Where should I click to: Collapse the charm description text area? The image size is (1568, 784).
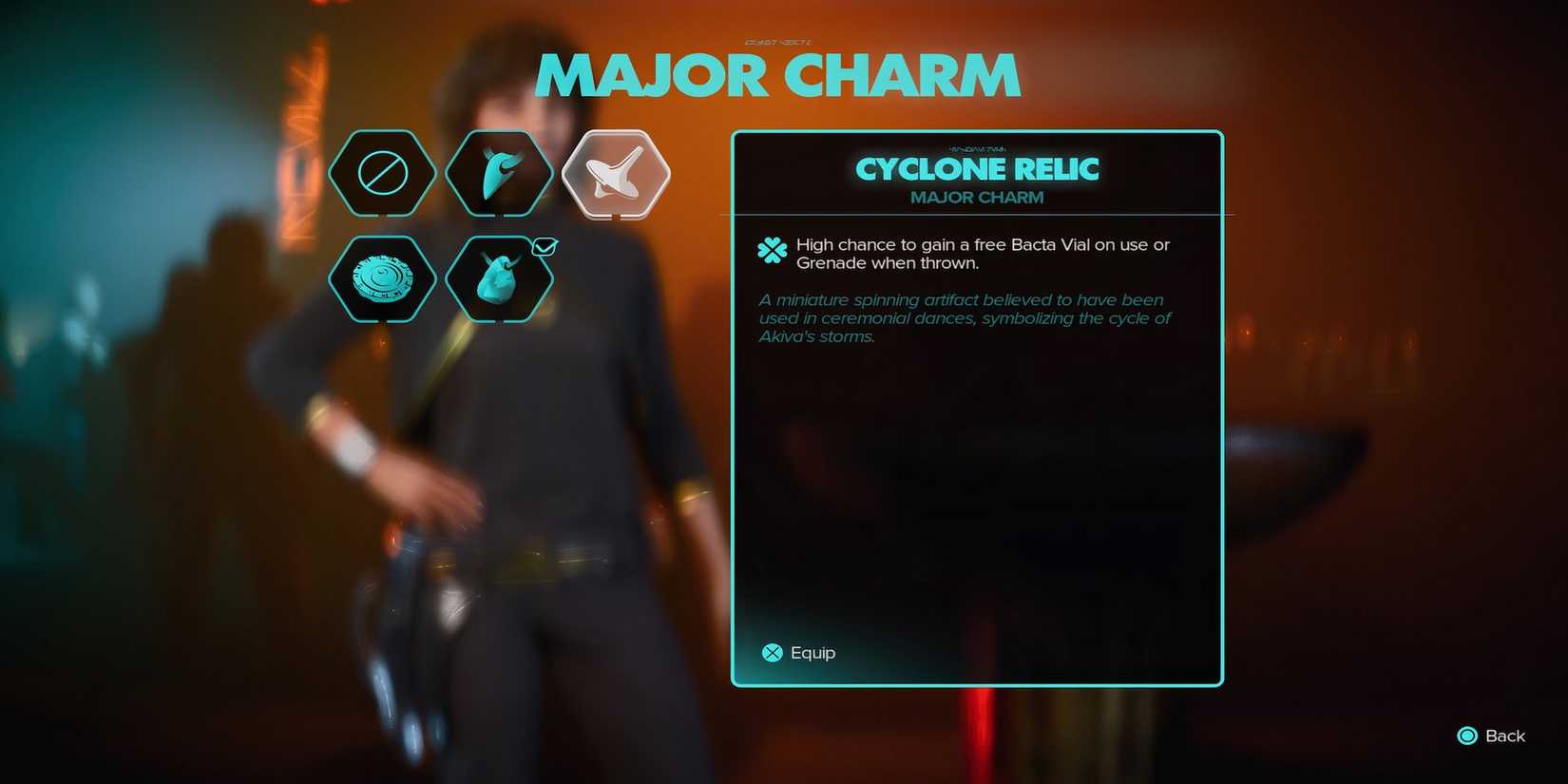pos(964,318)
